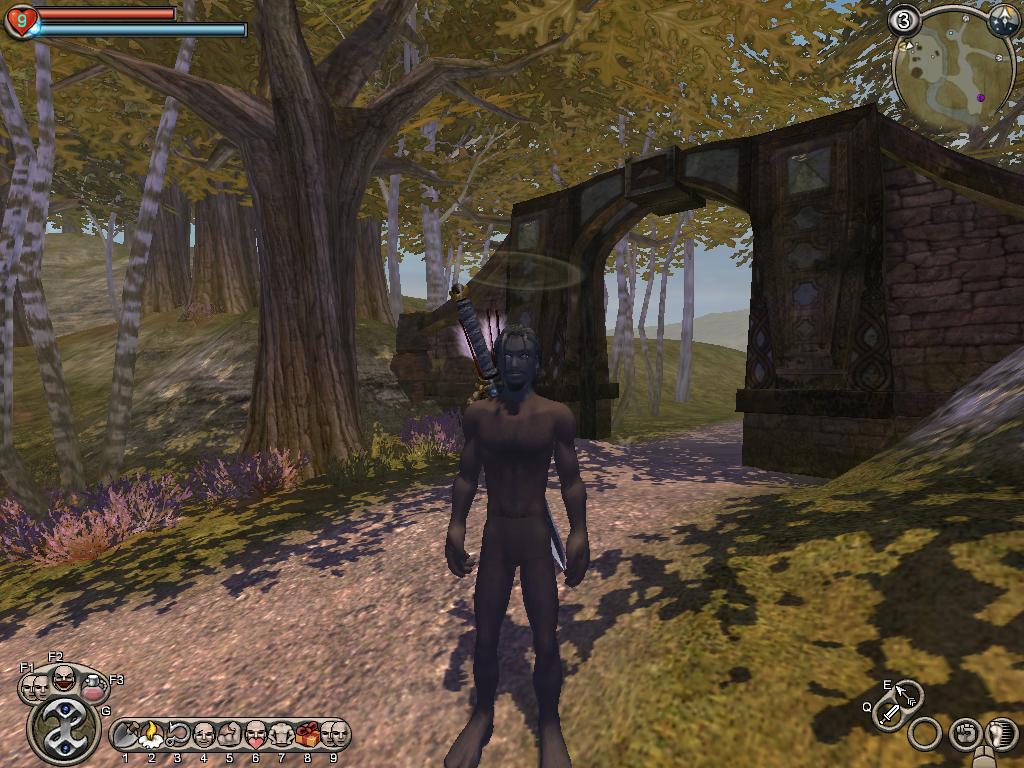Activate the candle flame hotbar slot
The image size is (1024, 768).
click(152, 736)
